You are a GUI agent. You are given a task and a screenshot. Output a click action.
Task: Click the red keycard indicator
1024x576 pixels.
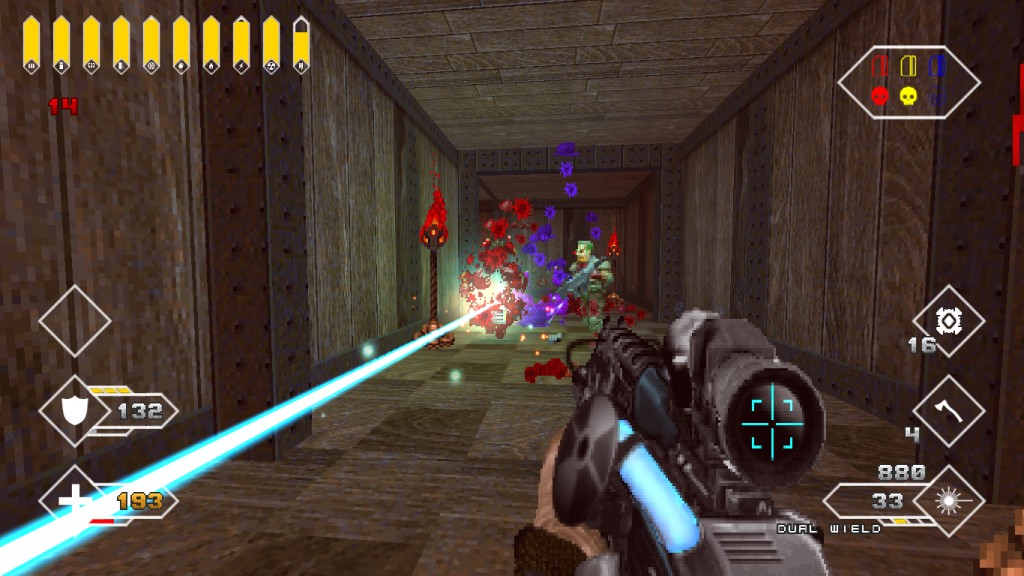[x=881, y=66]
